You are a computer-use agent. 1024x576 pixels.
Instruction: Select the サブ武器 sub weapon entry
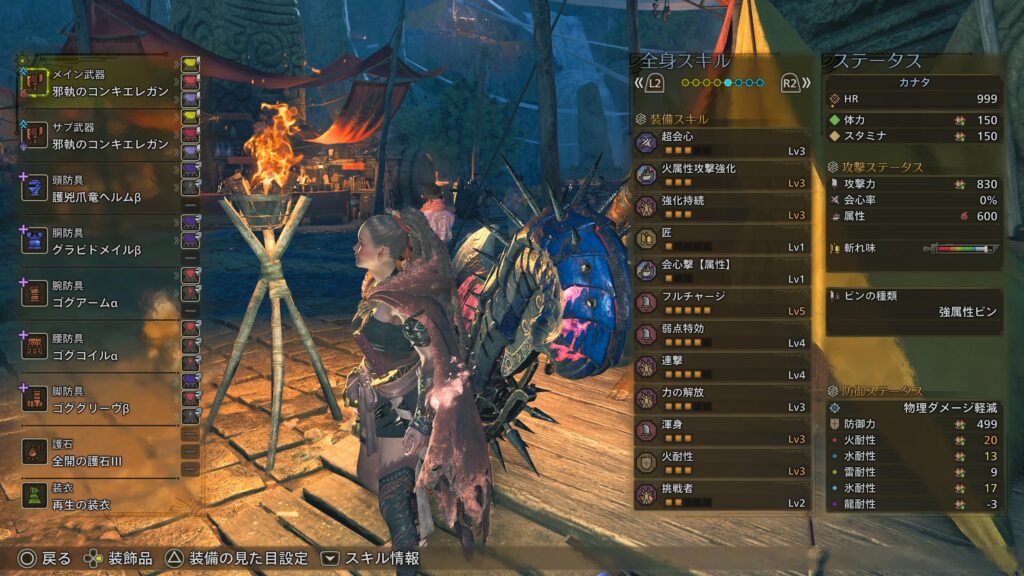tap(100, 135)
